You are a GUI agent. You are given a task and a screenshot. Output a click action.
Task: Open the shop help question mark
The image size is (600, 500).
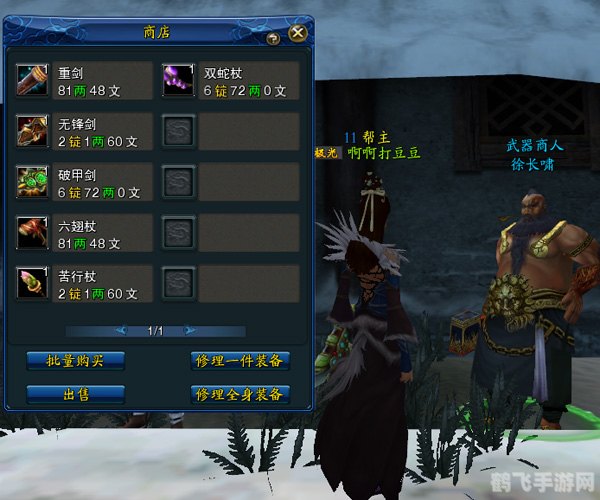[x=273, y=38]
